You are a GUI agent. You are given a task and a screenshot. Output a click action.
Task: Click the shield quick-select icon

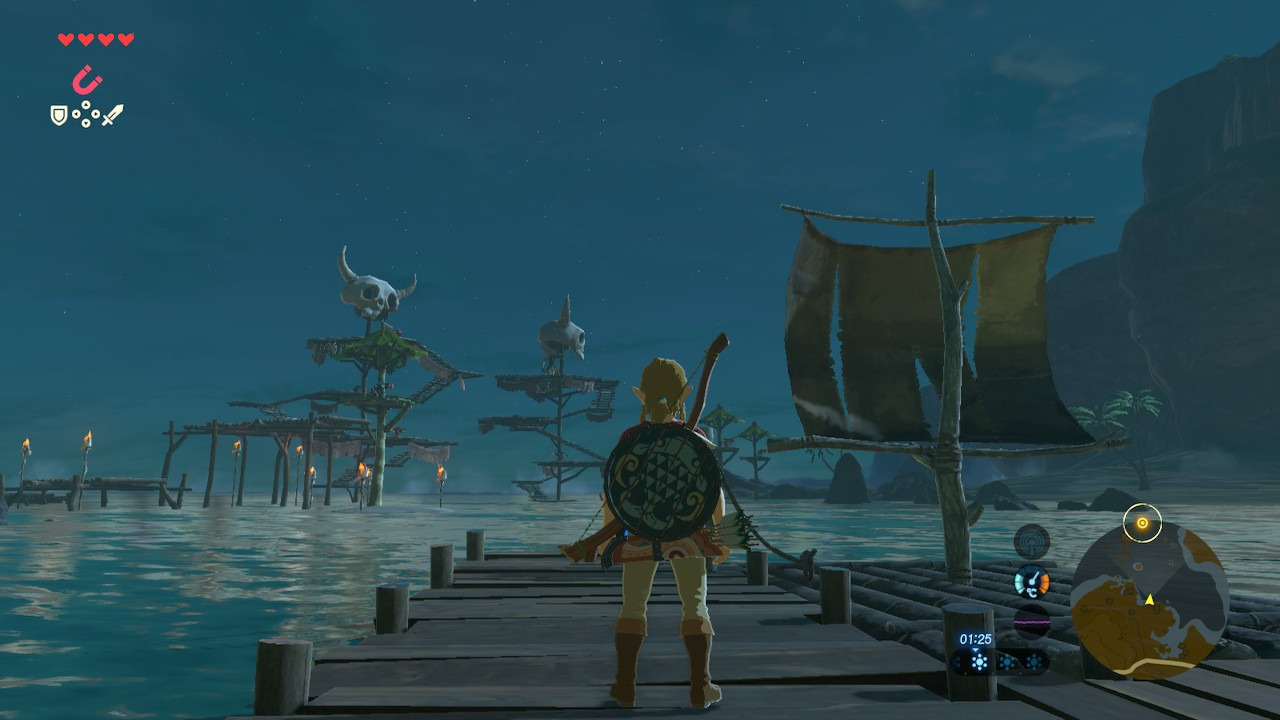59,116
